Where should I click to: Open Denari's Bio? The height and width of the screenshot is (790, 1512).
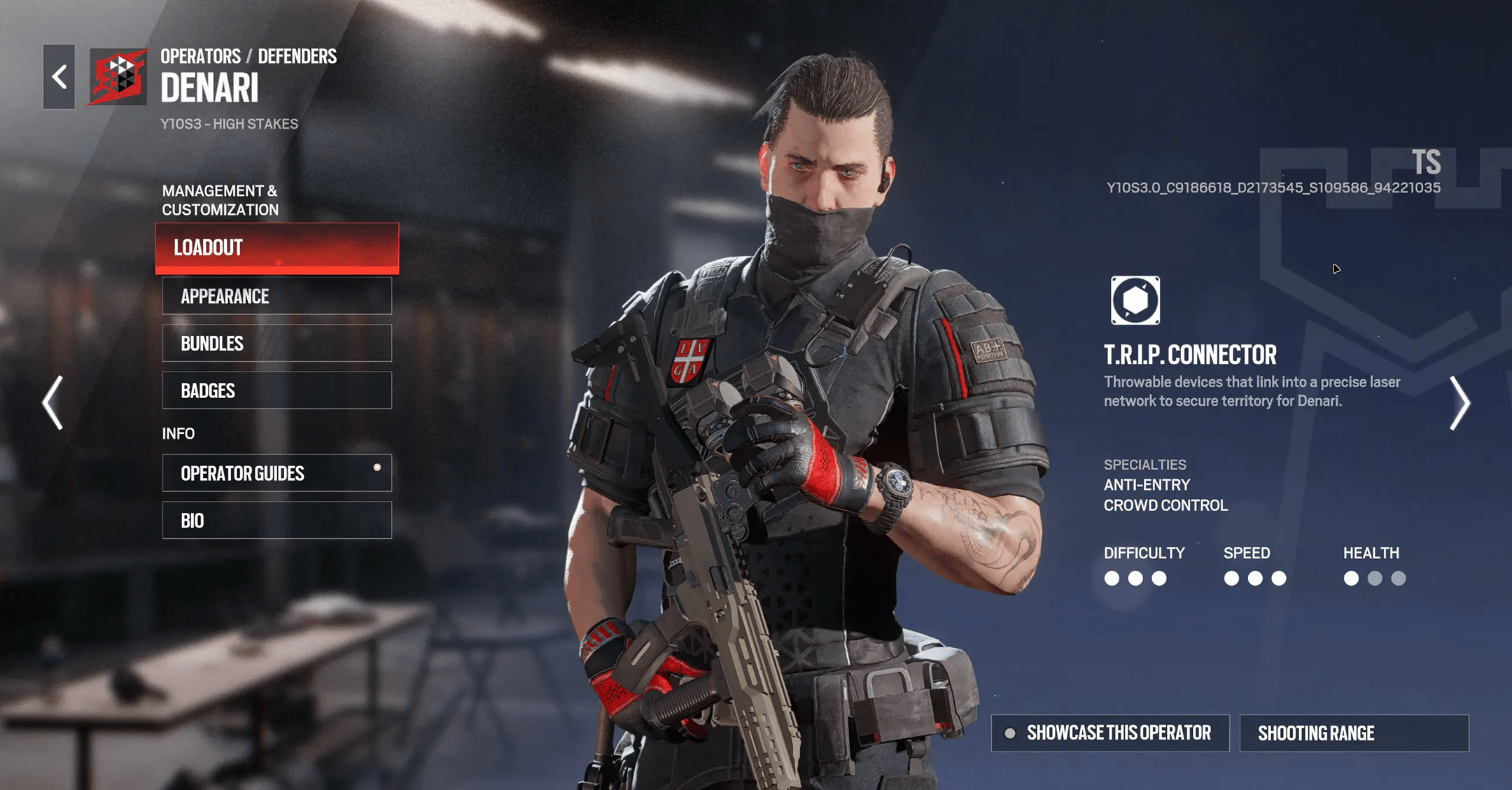pos(277,521)
